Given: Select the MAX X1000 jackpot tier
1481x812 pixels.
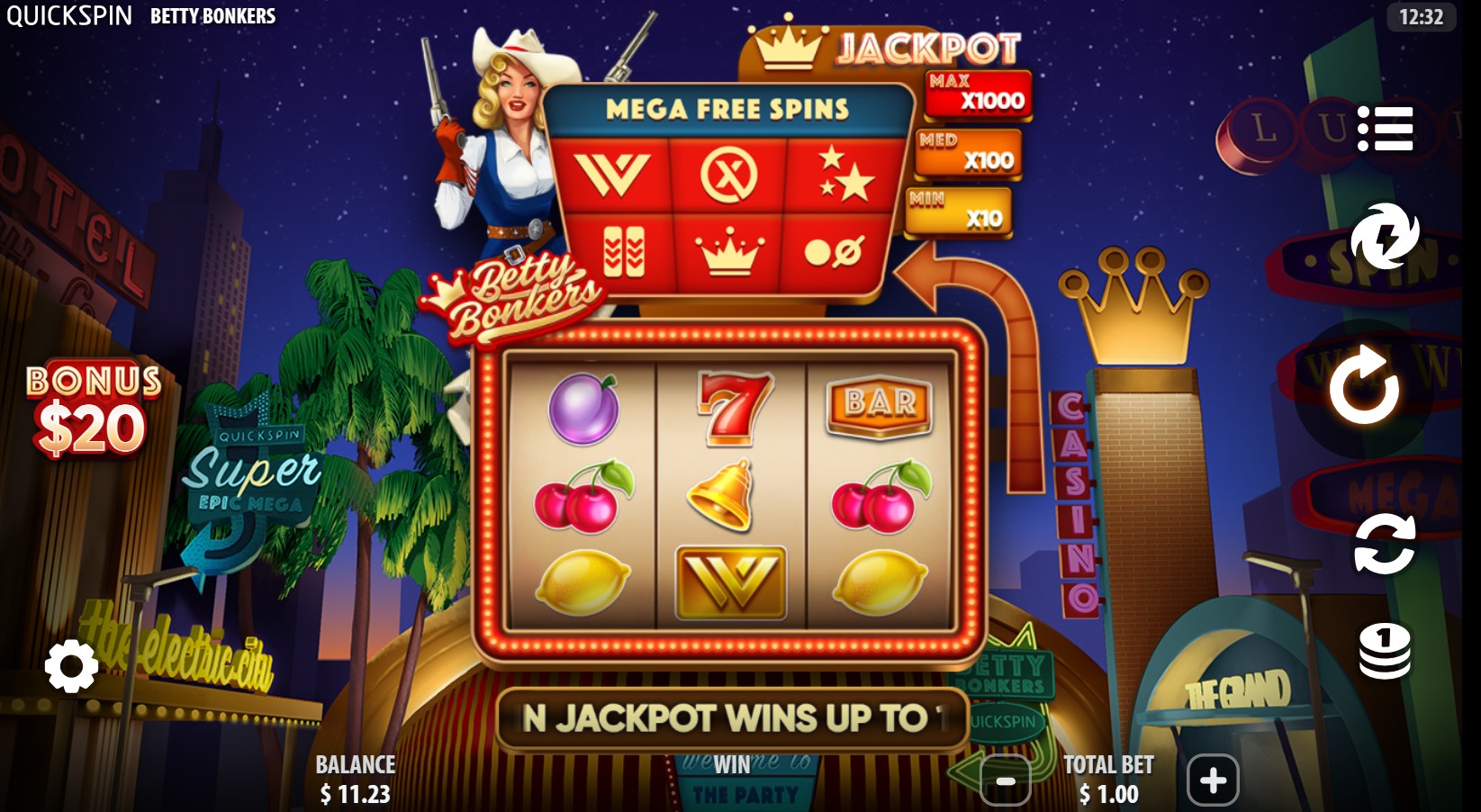Looking at the screenshot, I should [978, 95].
